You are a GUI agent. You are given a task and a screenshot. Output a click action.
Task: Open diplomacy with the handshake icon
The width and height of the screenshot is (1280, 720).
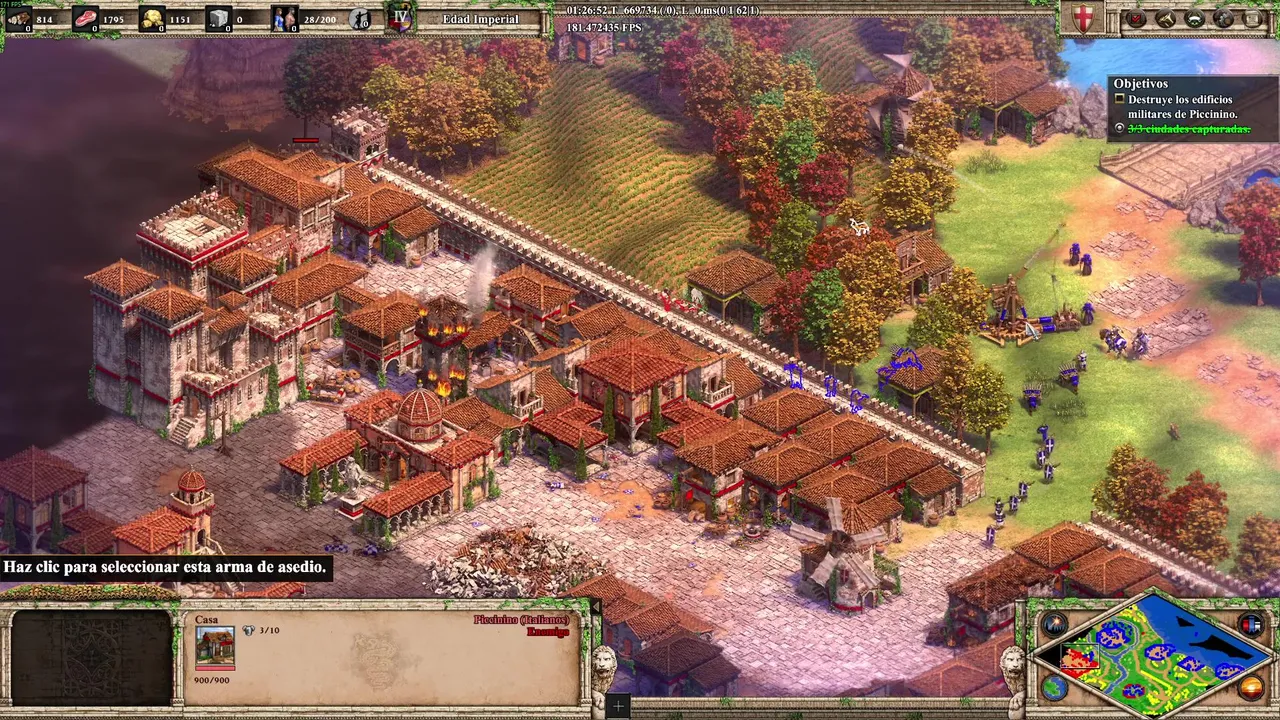1195,18
